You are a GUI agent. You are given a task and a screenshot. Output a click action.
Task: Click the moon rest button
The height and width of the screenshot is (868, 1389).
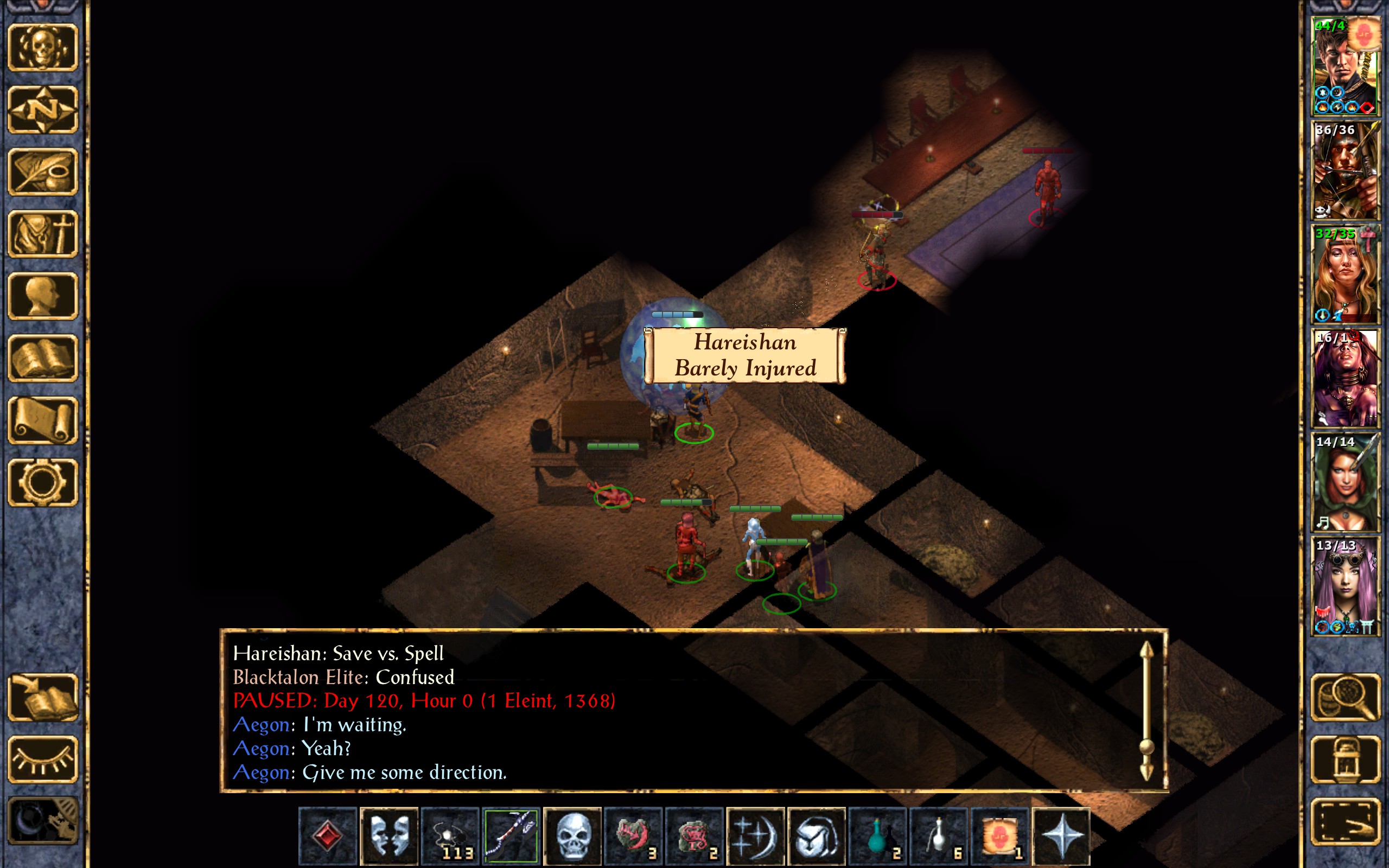click(x=43, y=821)
